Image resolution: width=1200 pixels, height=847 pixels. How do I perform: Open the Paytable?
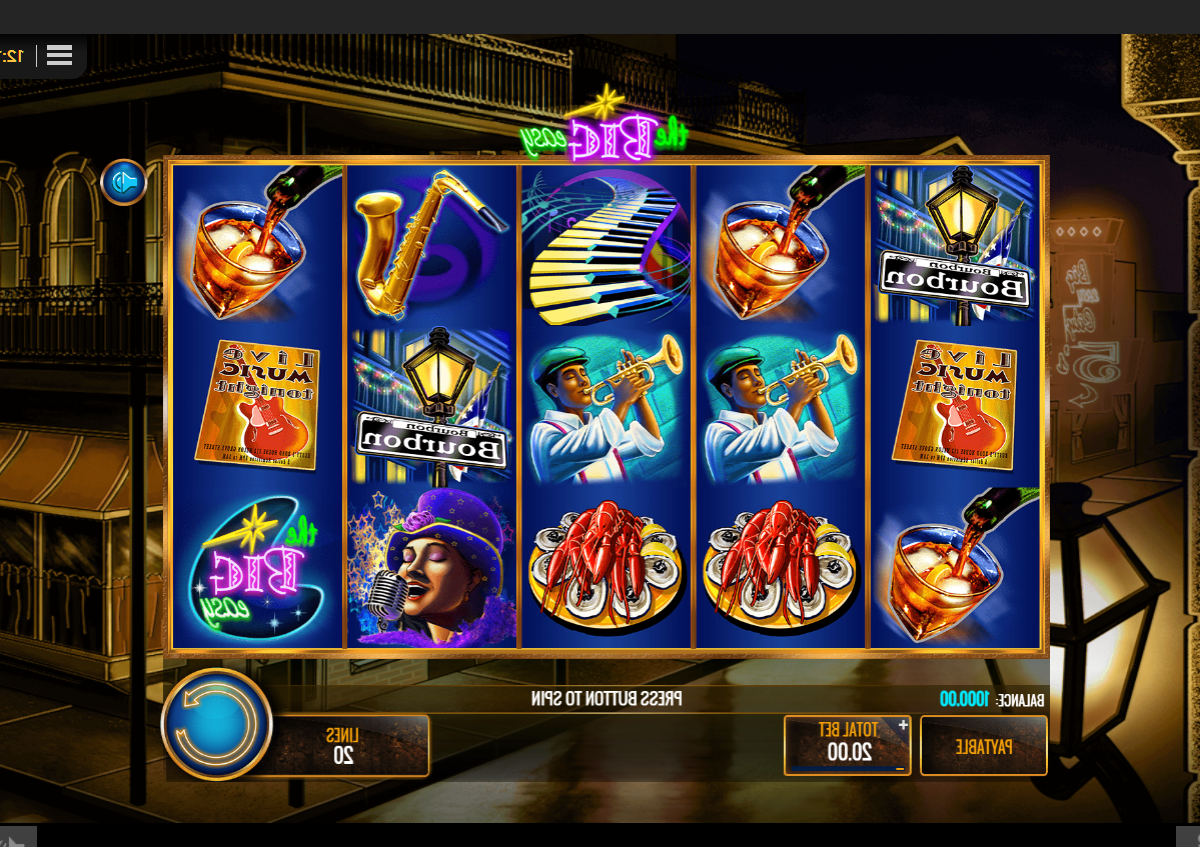983,746
